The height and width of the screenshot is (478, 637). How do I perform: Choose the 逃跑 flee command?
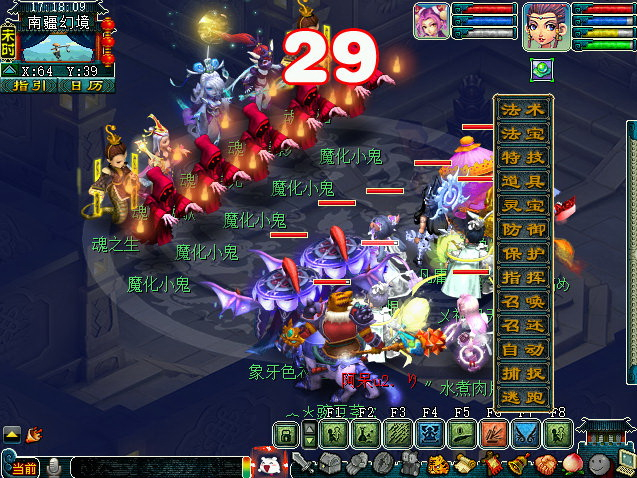522,398
